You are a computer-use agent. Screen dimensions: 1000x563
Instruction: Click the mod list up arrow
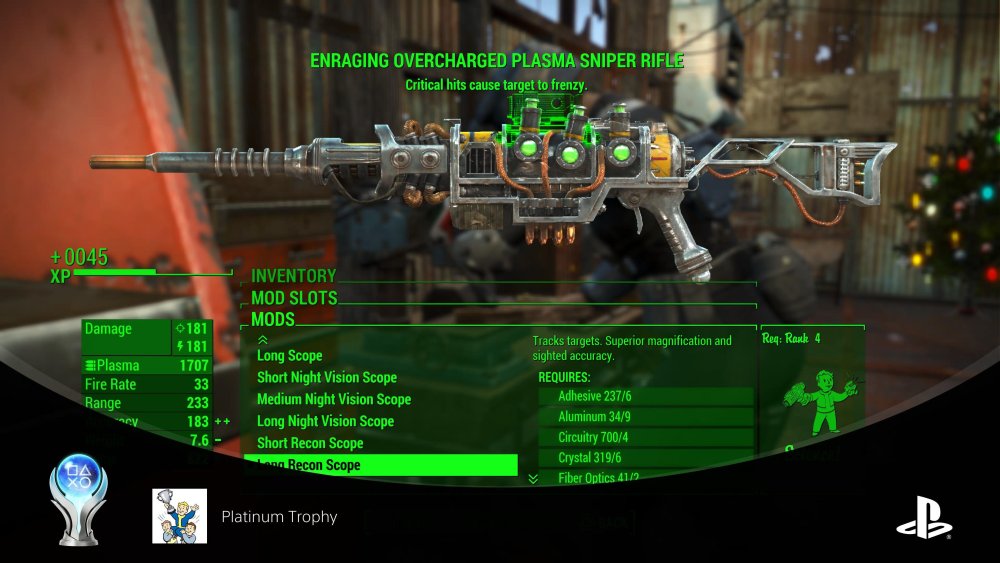(263, 340)
